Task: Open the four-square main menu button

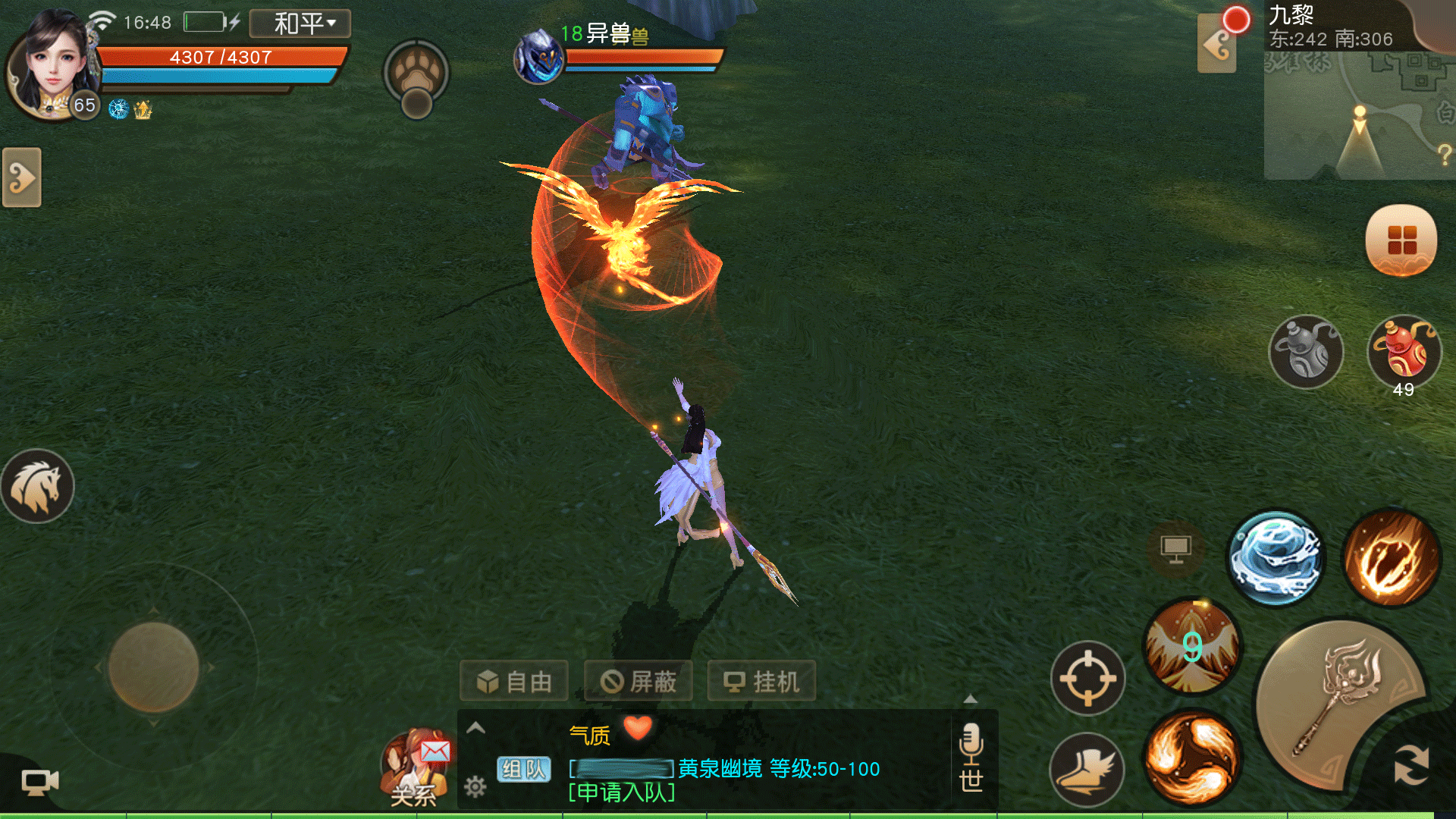Action: point(1401,240)
